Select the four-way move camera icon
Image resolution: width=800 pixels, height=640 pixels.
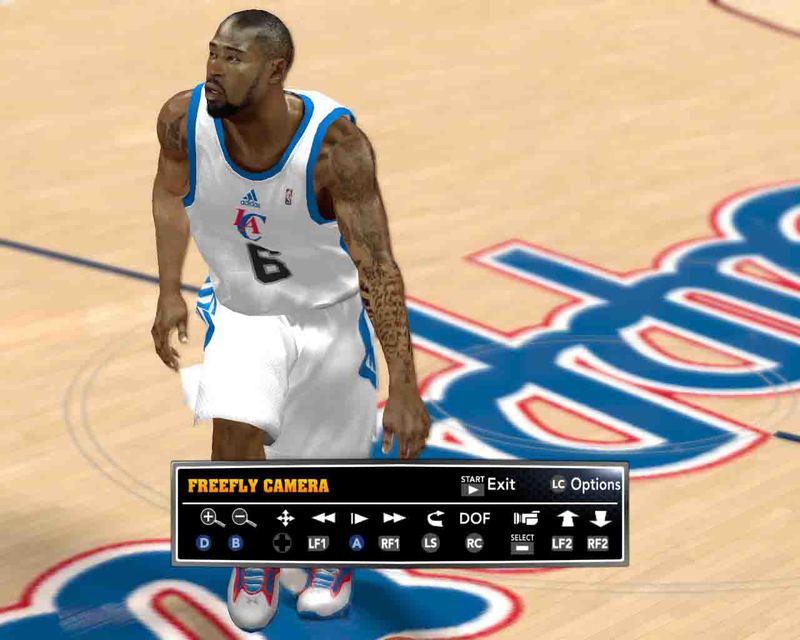tap(285, 518)
